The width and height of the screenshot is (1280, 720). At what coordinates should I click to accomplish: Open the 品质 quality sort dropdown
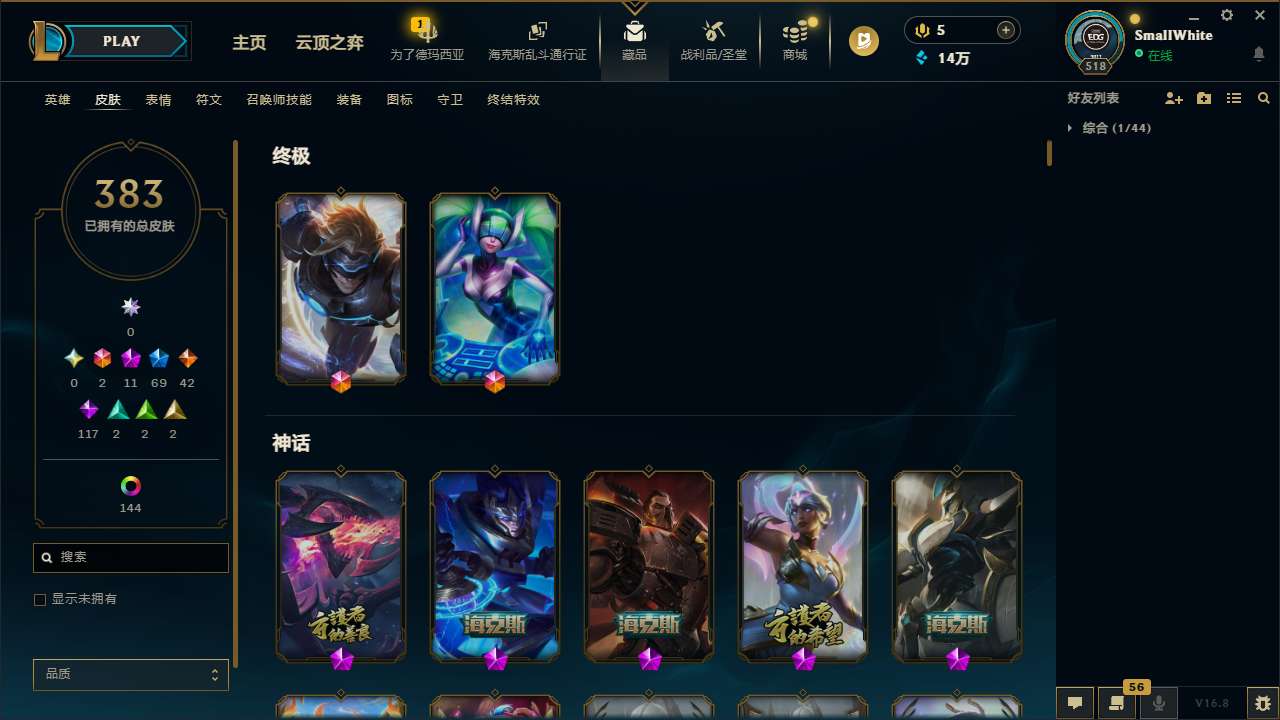click(x=130, y=674)
